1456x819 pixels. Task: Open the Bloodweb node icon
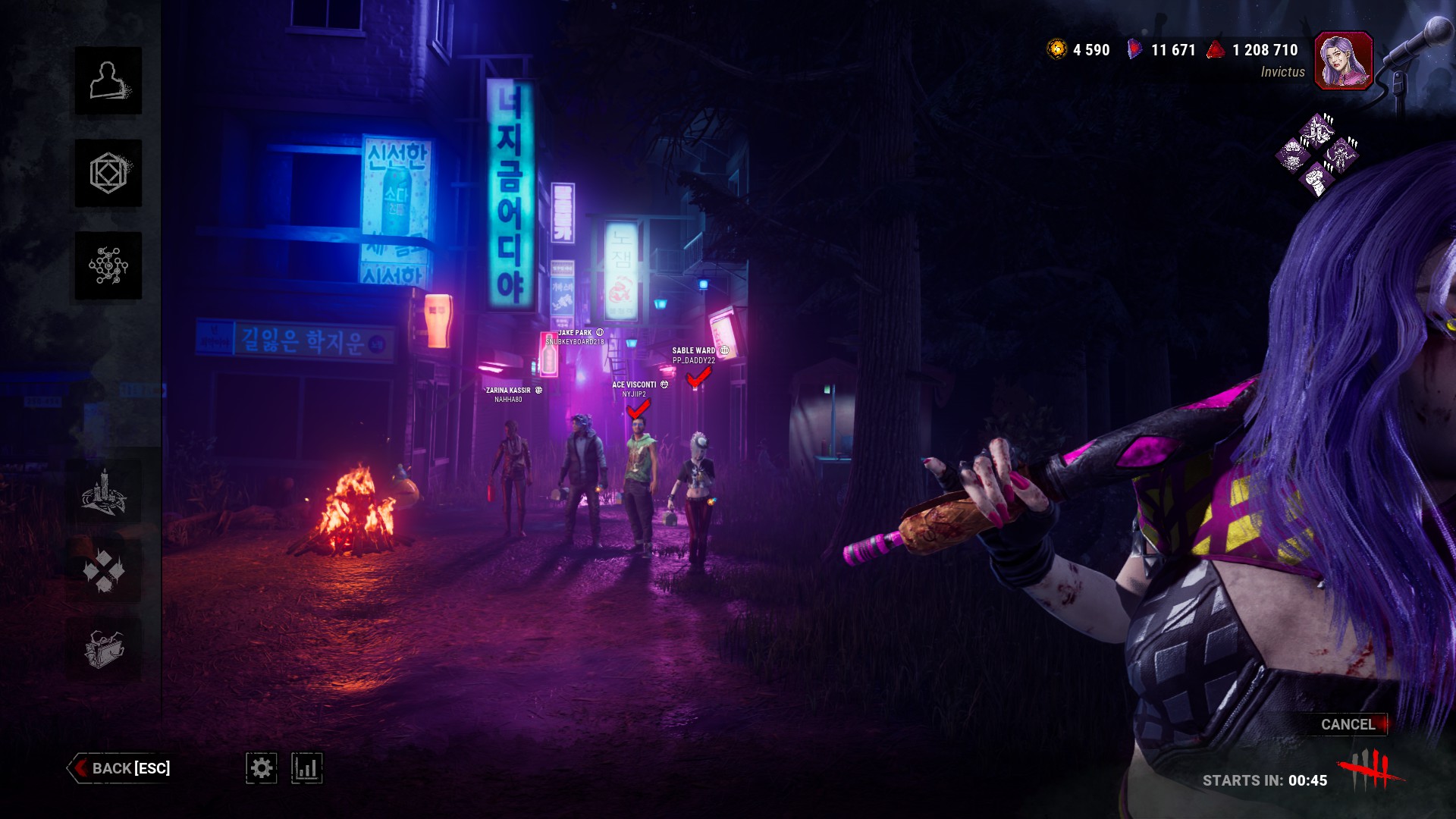tap(108, 266)
